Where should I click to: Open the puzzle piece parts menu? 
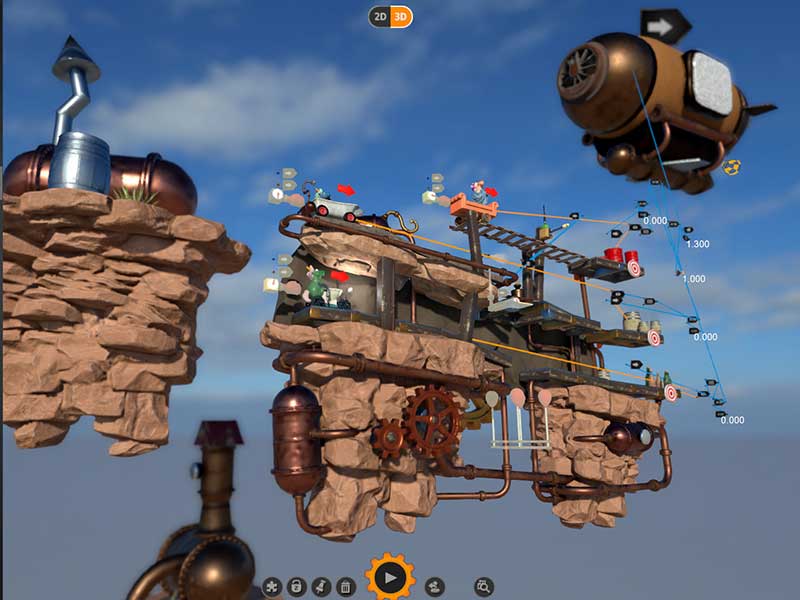[272, 587]
